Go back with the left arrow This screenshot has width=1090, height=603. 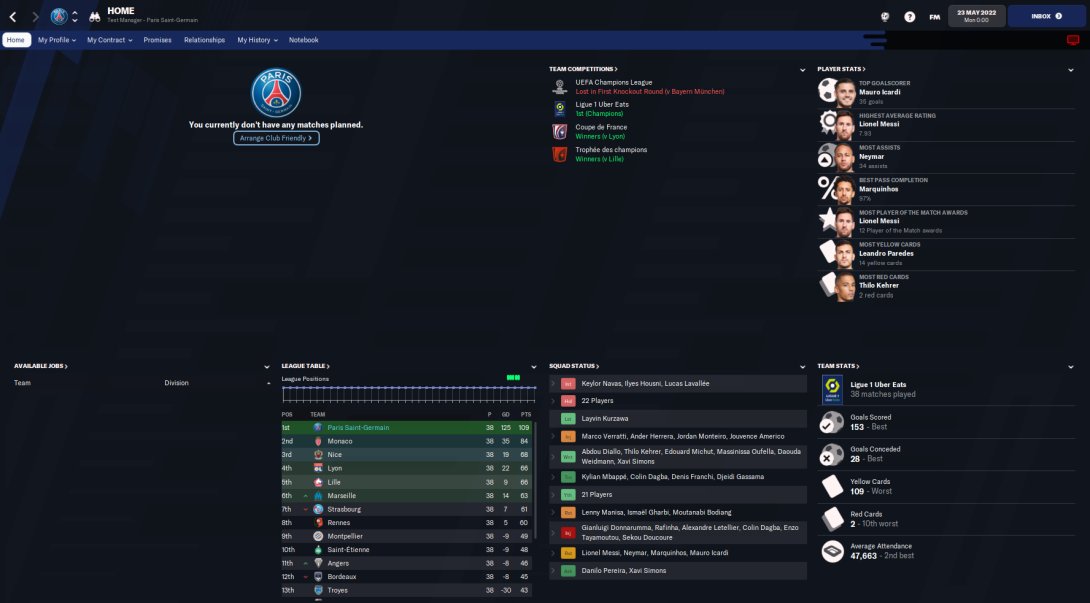(x=13, y=16)
